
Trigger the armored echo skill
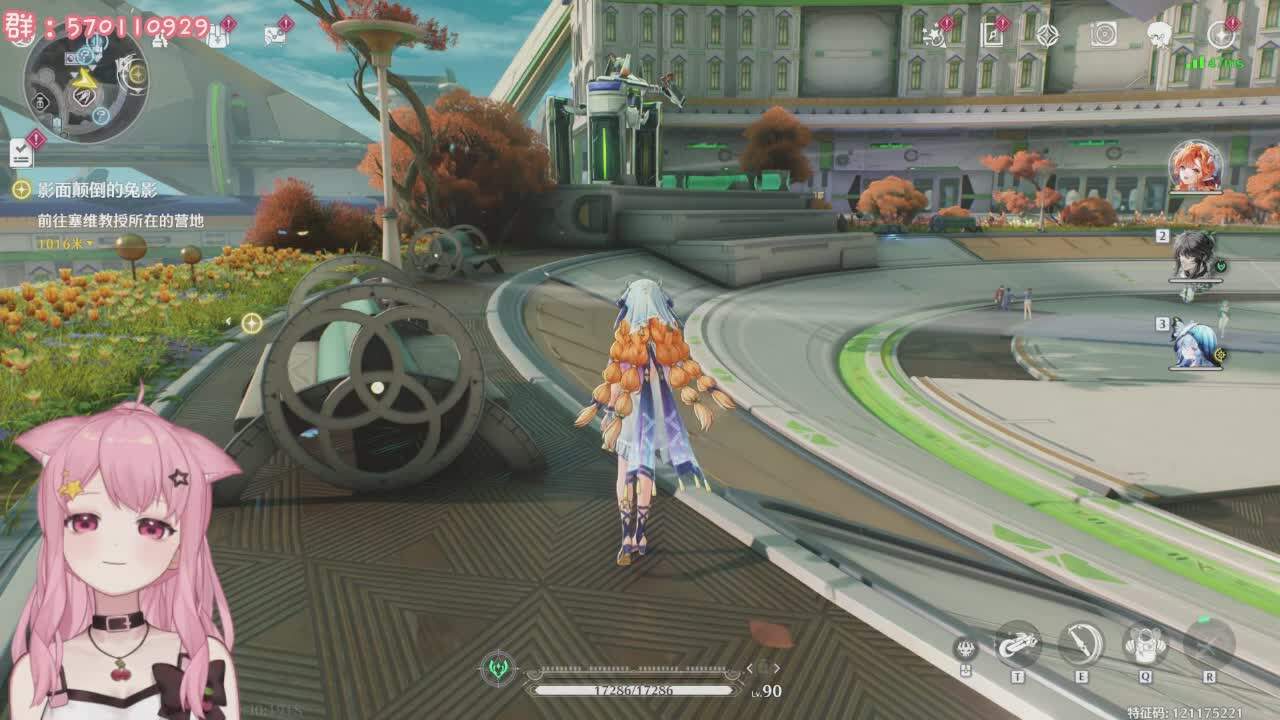coord(1145,644)
